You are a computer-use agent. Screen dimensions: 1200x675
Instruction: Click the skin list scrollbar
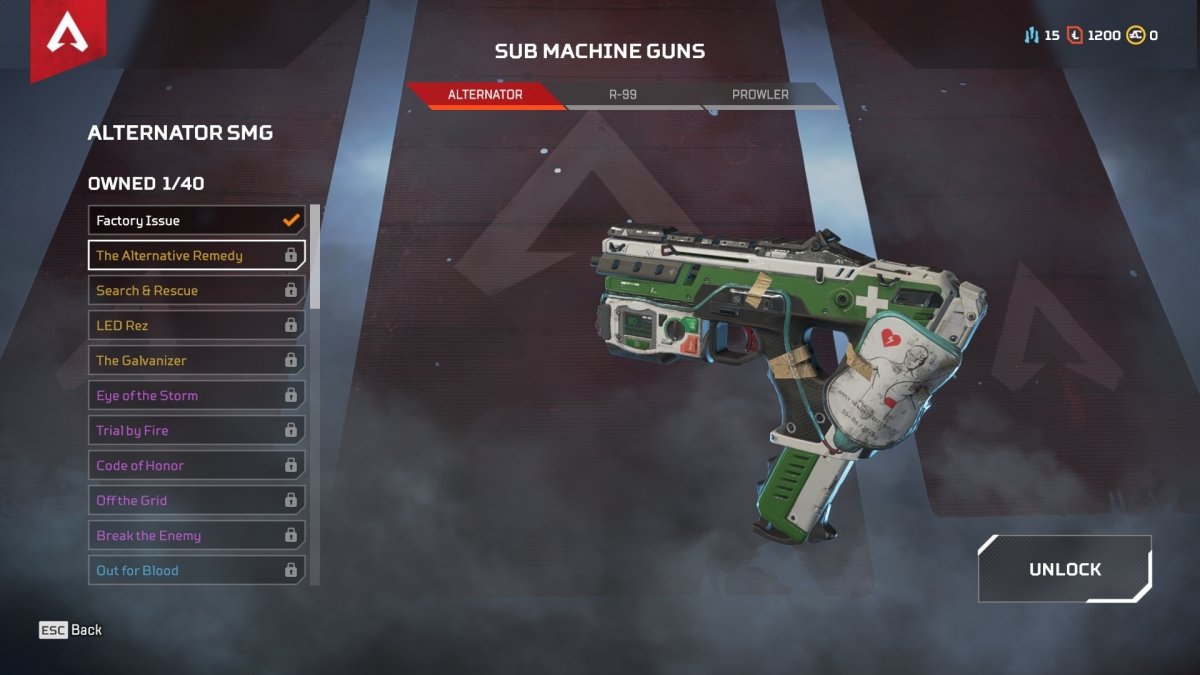click(315, 257)
